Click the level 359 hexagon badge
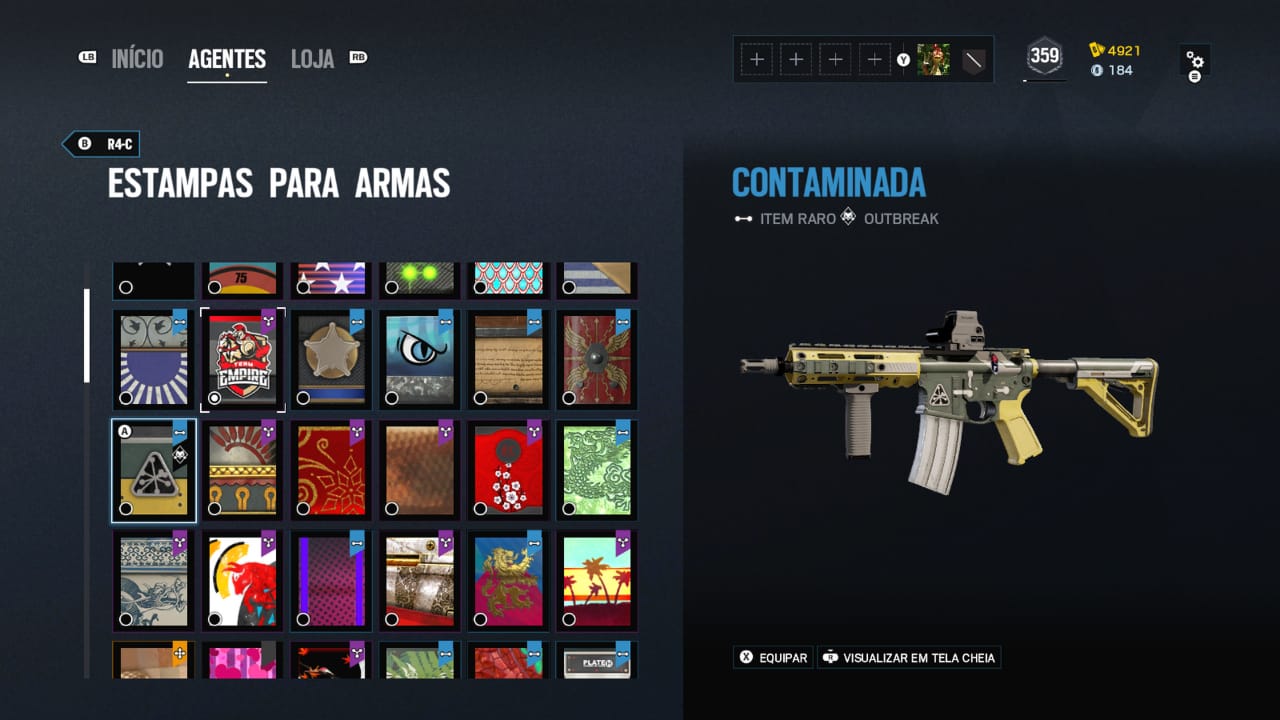Viewport: 1280px width, 720px height. click(1043, 56)
